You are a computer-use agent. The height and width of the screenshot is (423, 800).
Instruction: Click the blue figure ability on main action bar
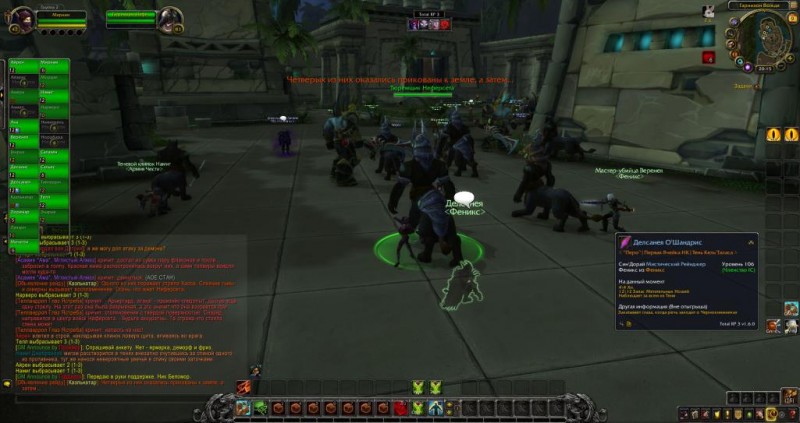coord(434,407)
